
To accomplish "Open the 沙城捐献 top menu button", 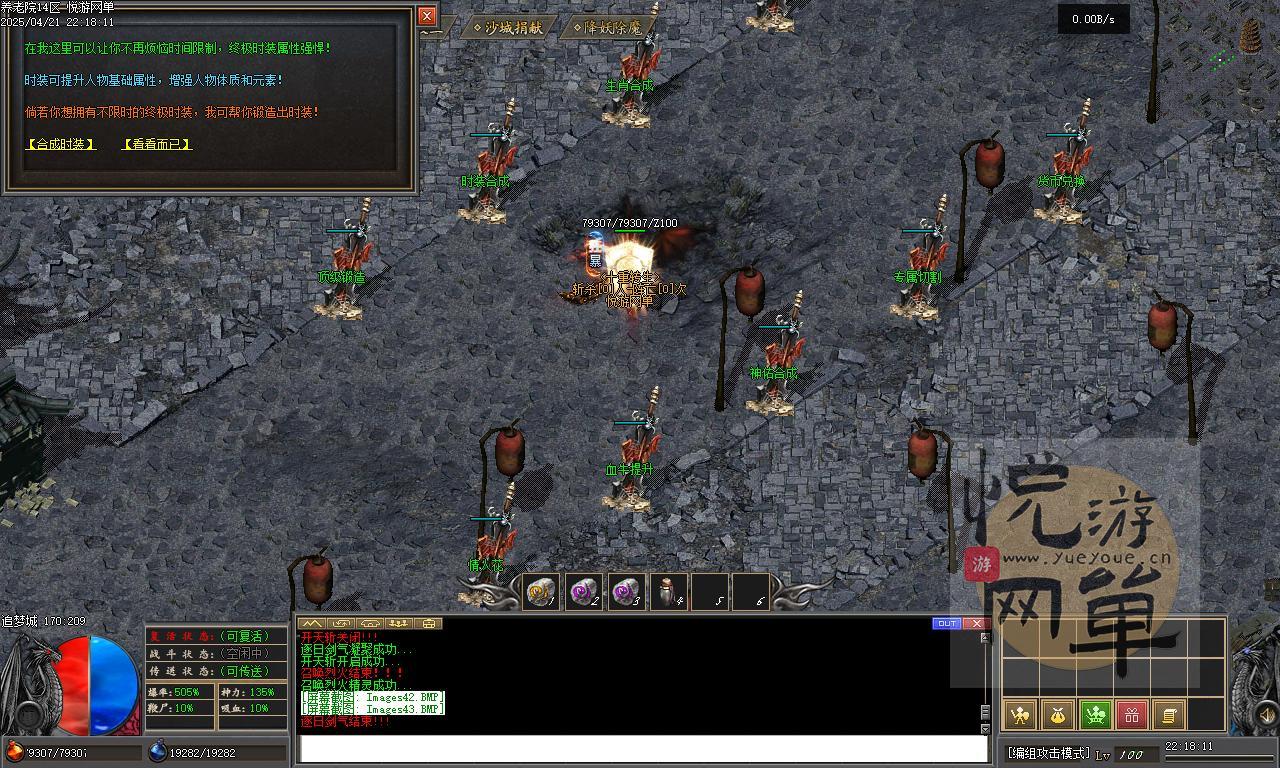I will (508, 28).
